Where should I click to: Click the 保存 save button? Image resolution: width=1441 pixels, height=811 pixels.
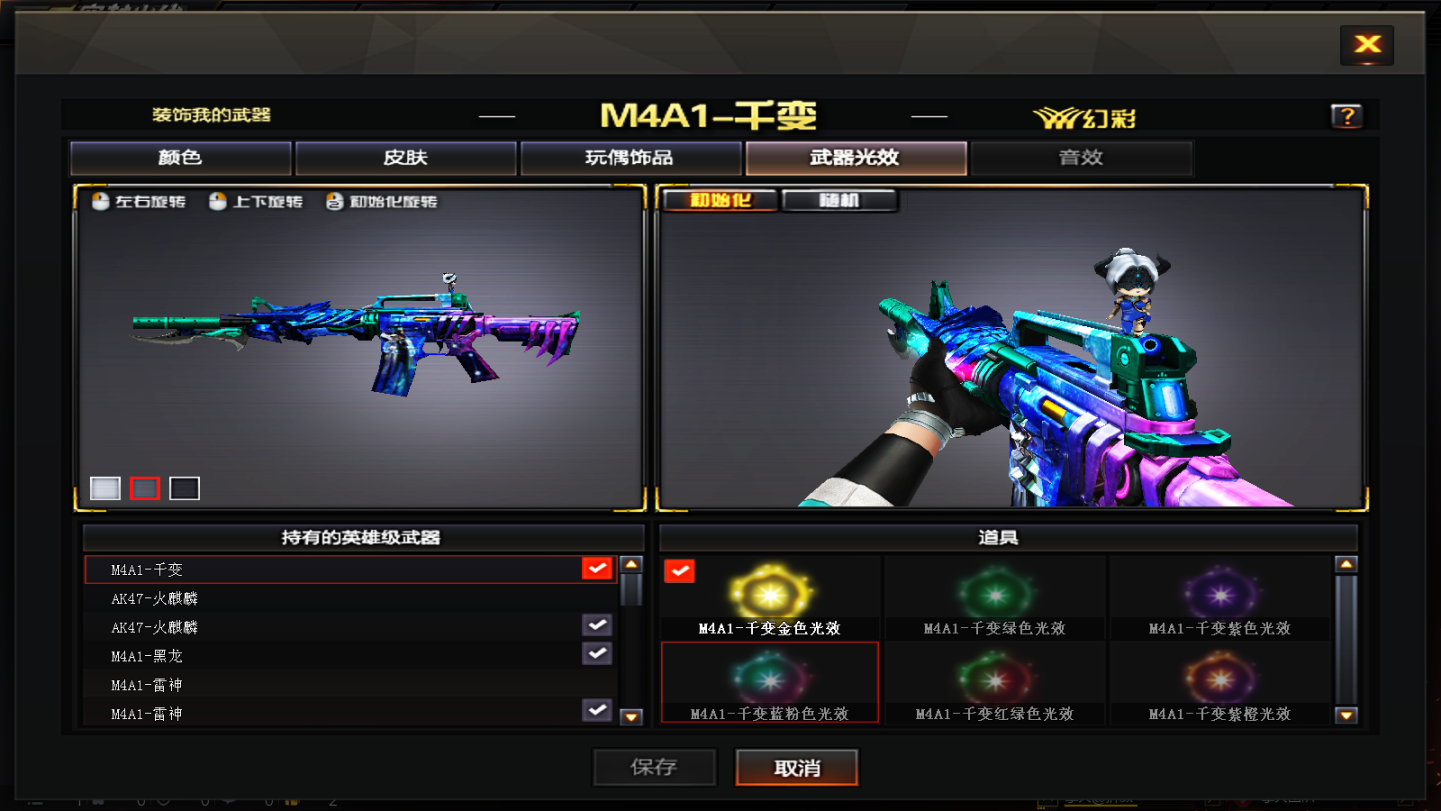[654, 767]
